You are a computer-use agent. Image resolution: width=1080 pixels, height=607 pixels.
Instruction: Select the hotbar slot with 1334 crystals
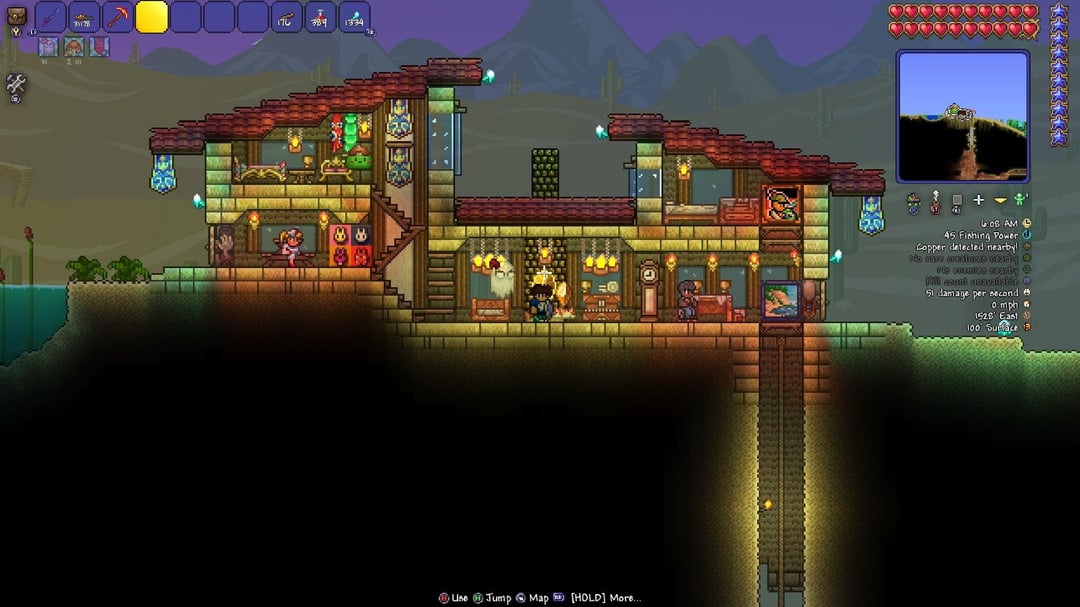tap(354, 17)
